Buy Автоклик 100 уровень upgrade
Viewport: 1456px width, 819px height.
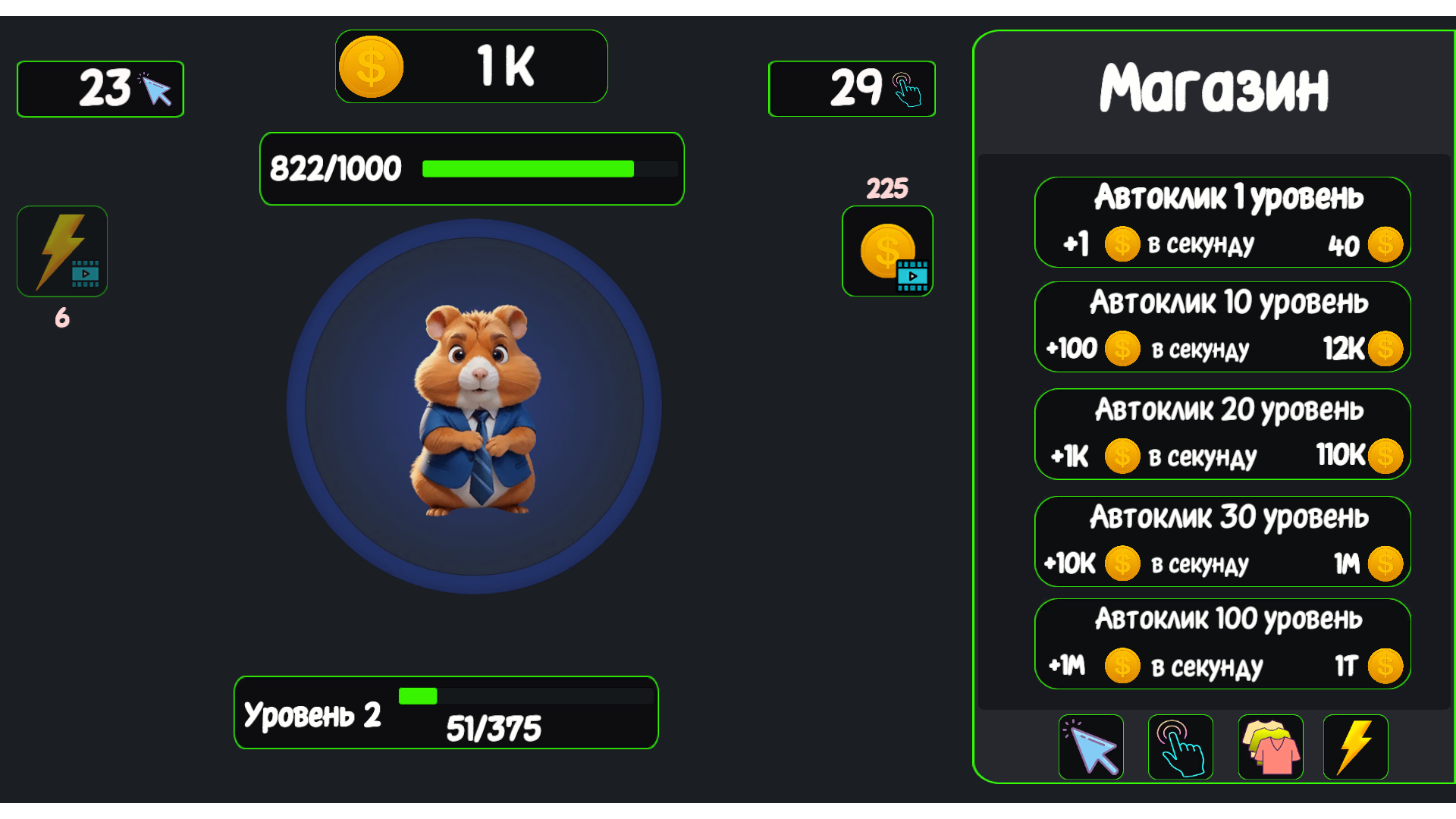tap(1222, 644)
